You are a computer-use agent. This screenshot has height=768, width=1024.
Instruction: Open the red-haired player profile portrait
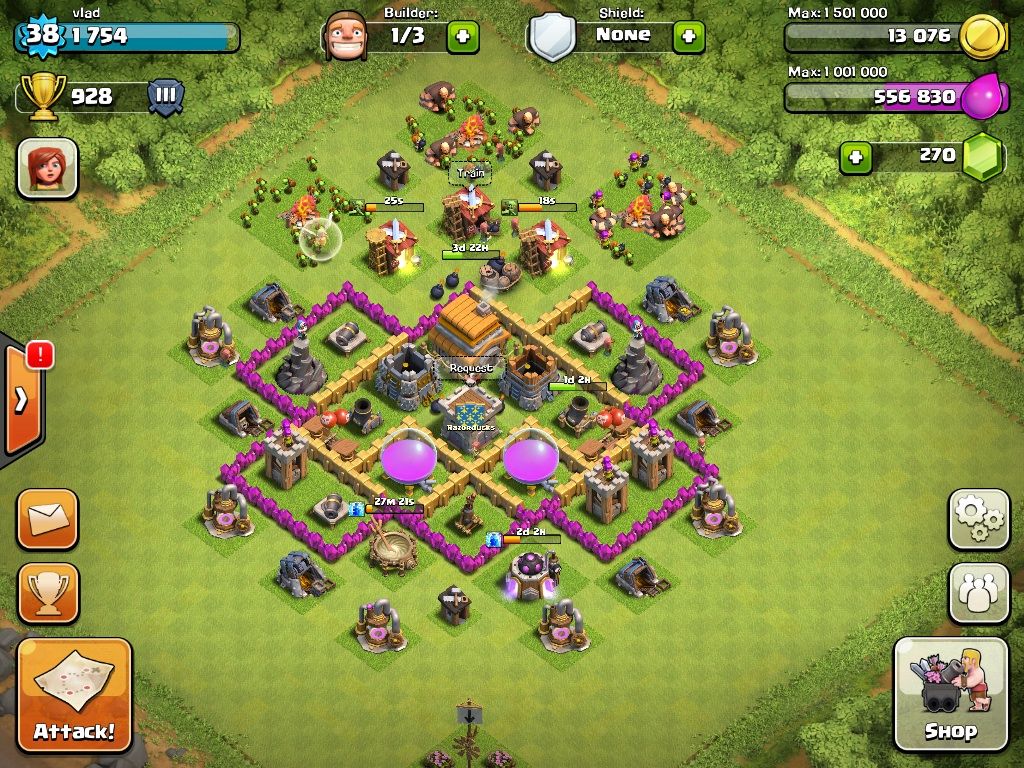click(47, 167)
